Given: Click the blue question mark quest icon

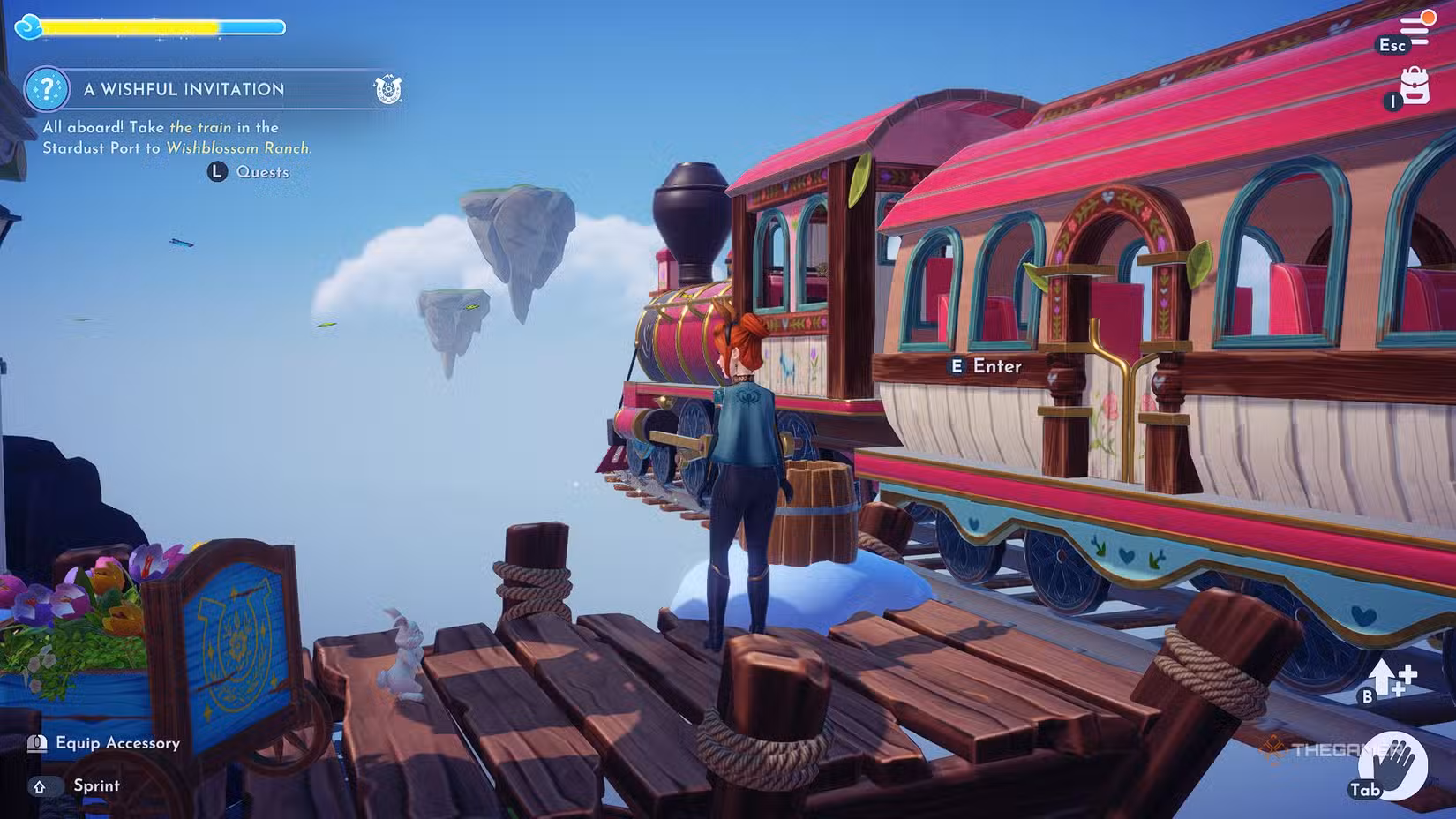Looking at the screenshot, I should point(47,89).
